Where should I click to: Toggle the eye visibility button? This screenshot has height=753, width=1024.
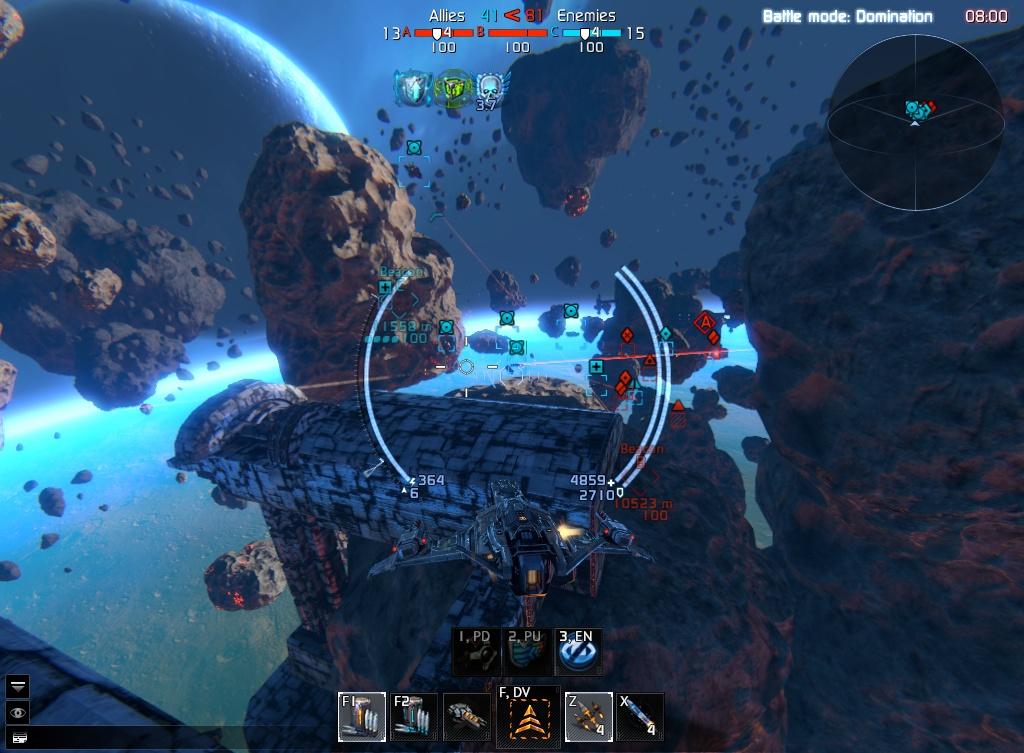click(18, 712)
